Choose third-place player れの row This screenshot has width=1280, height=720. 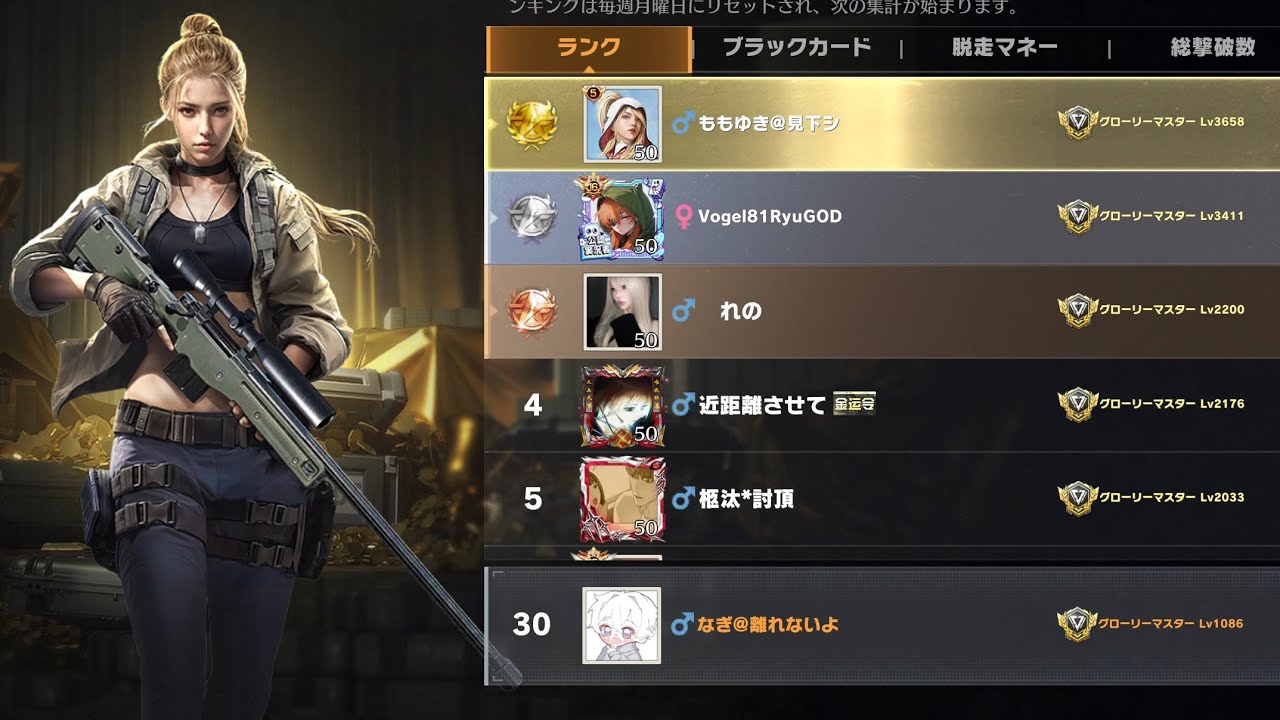tap(880, 311)
